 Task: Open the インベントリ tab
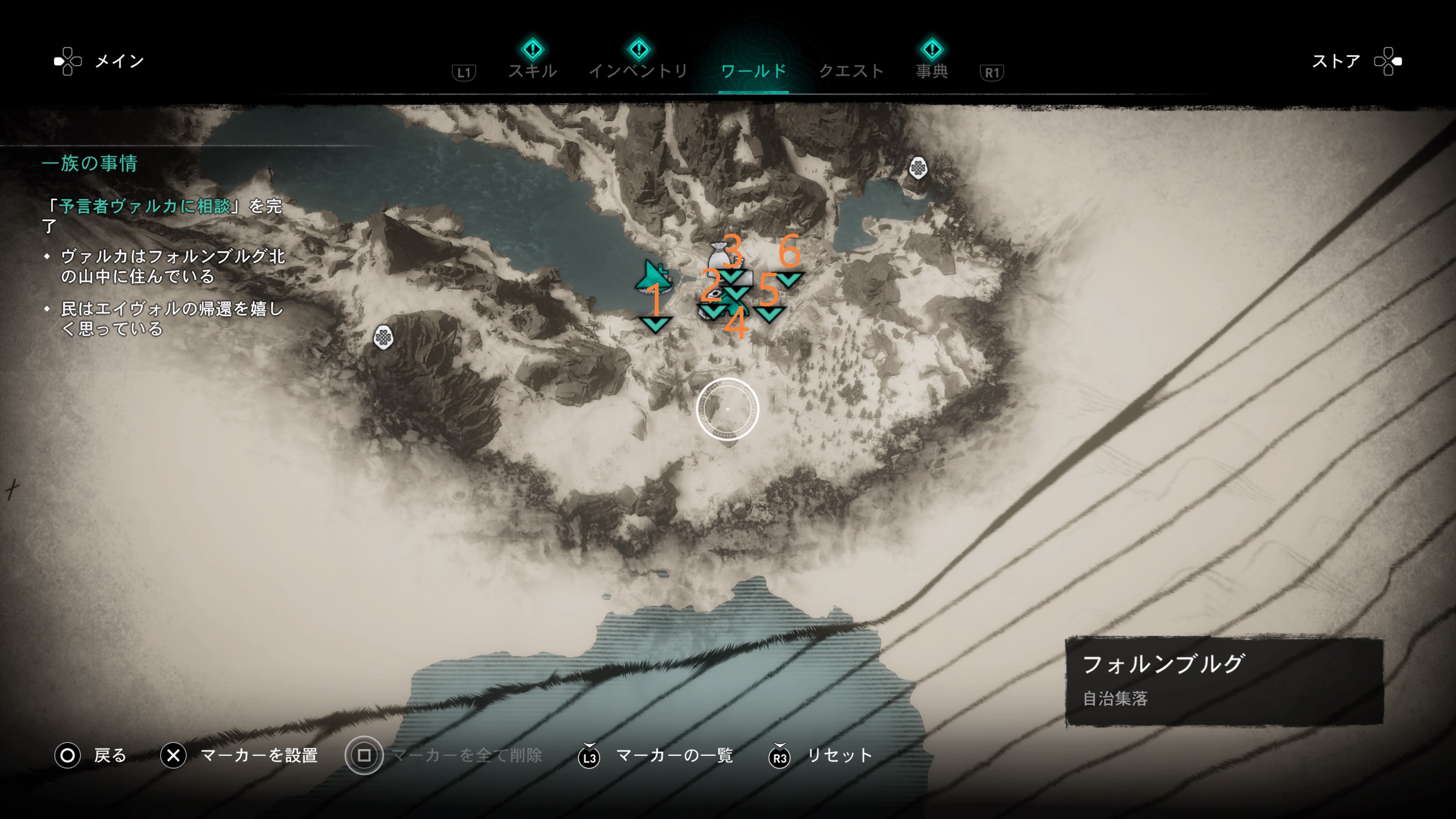click(x=638, y=71)
